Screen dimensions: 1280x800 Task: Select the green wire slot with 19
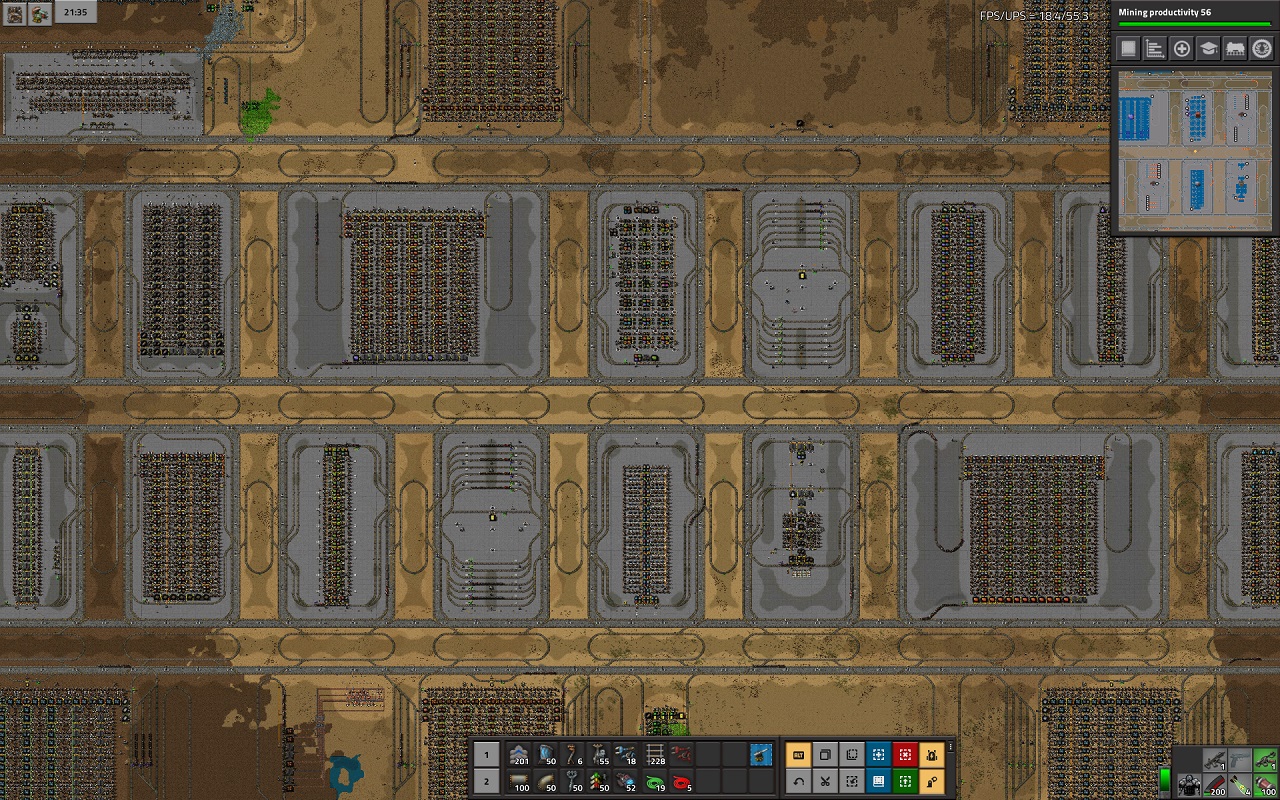click(x=655, y=782)
